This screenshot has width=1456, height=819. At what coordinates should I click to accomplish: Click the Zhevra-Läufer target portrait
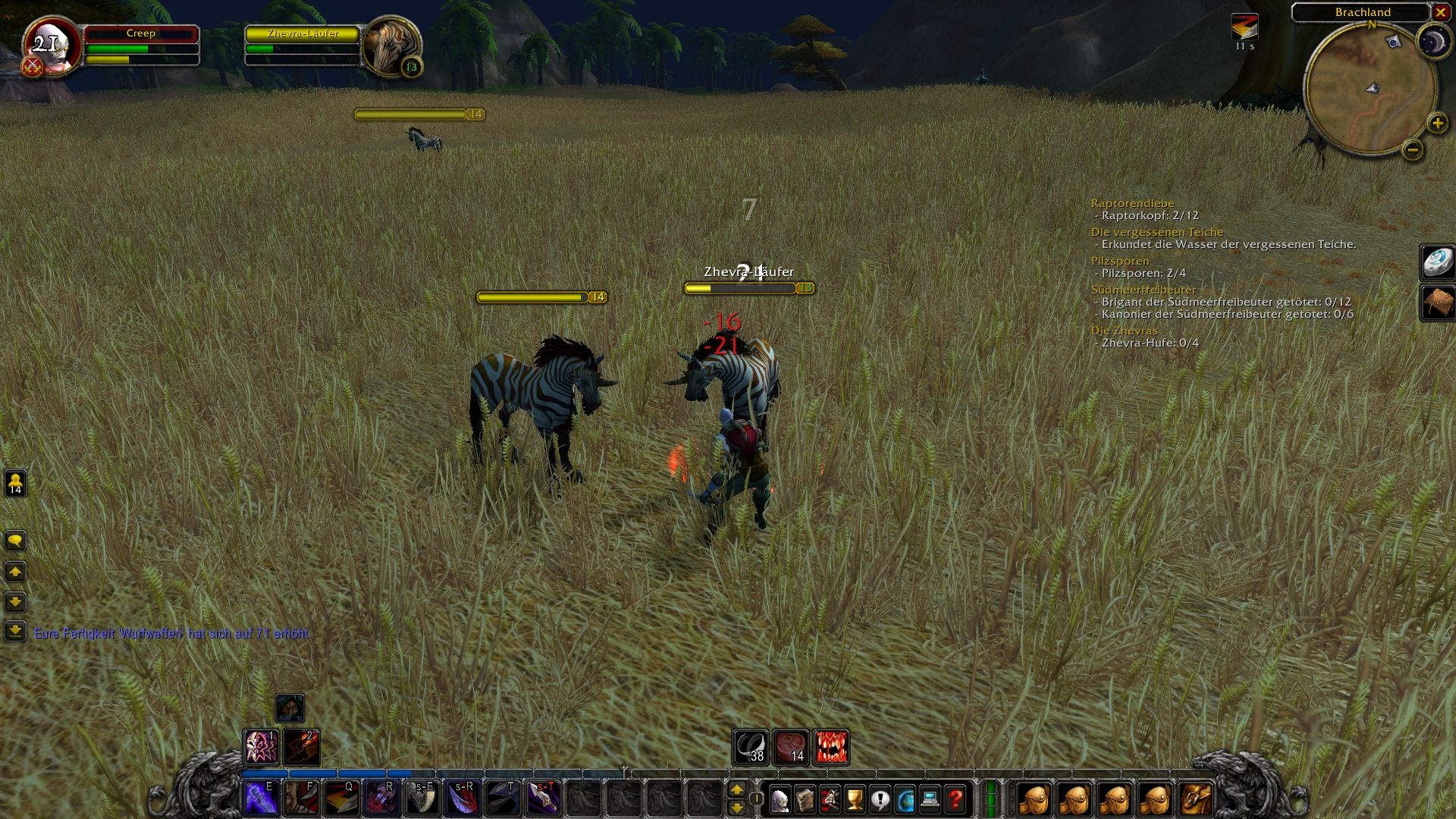(391, 45)
